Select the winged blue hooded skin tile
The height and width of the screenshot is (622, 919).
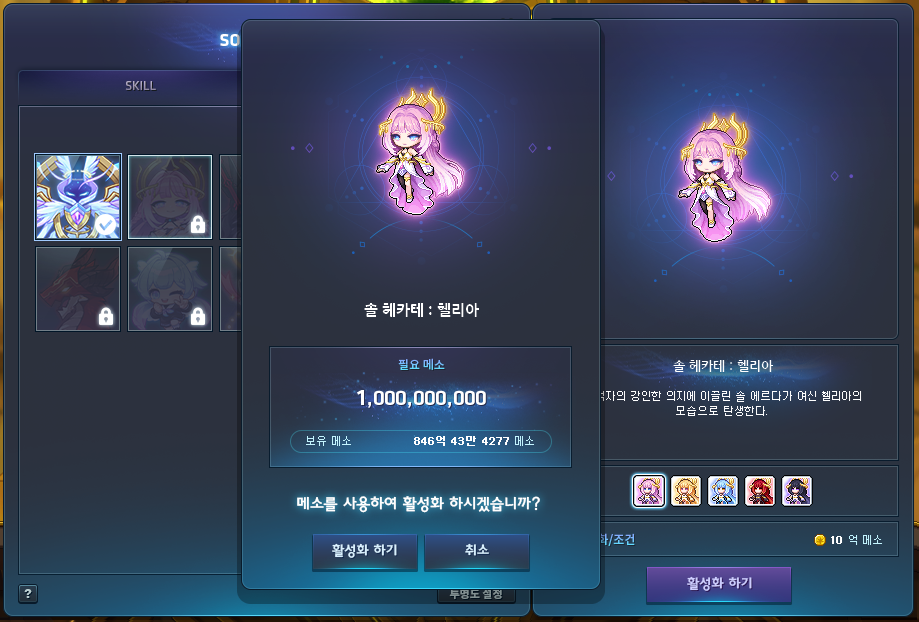(x=78, y=197)
